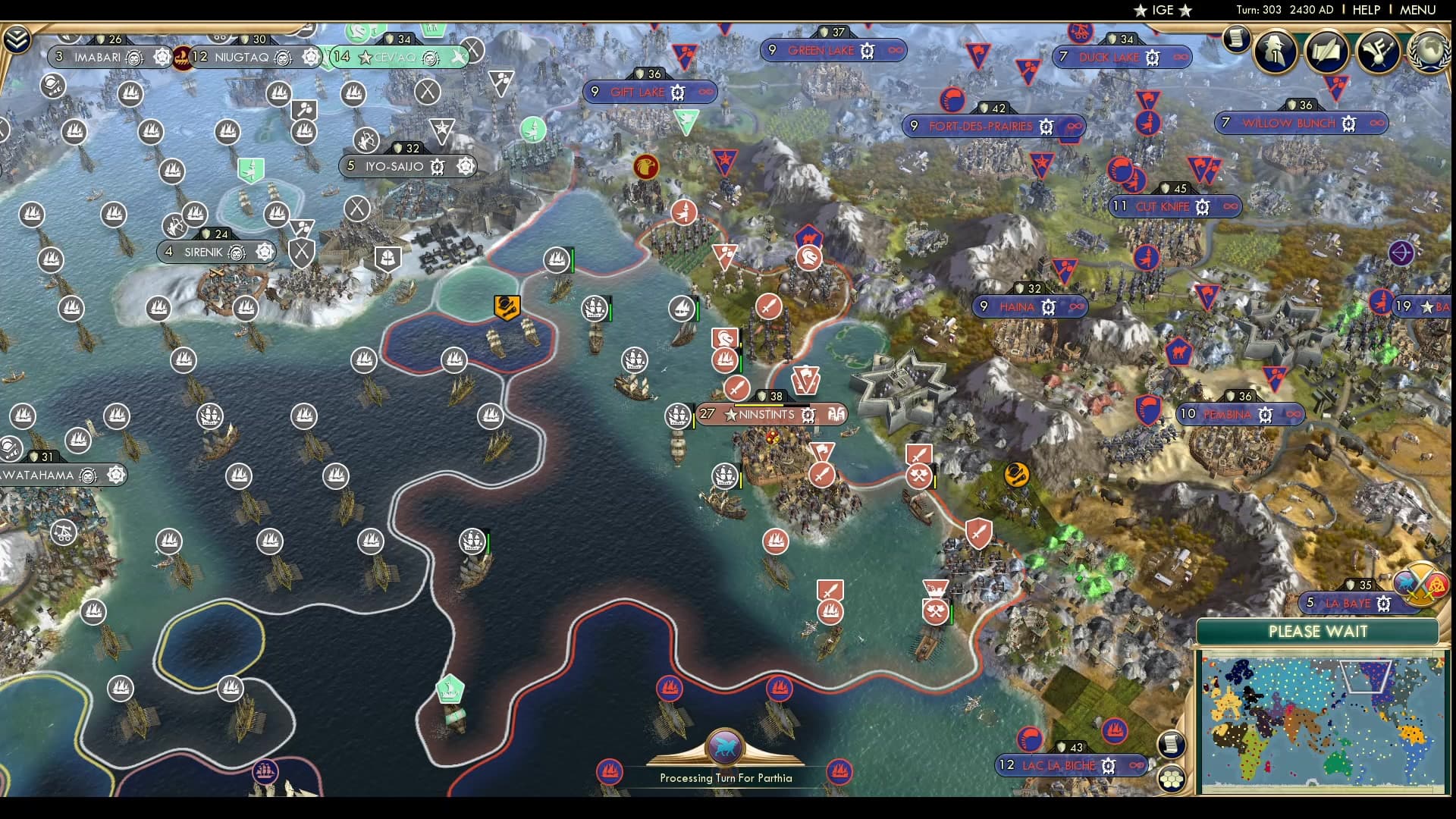Open the Social Policies scroll icon
Viewport: 1456px width, 819px height.
tap(1329, 52)
